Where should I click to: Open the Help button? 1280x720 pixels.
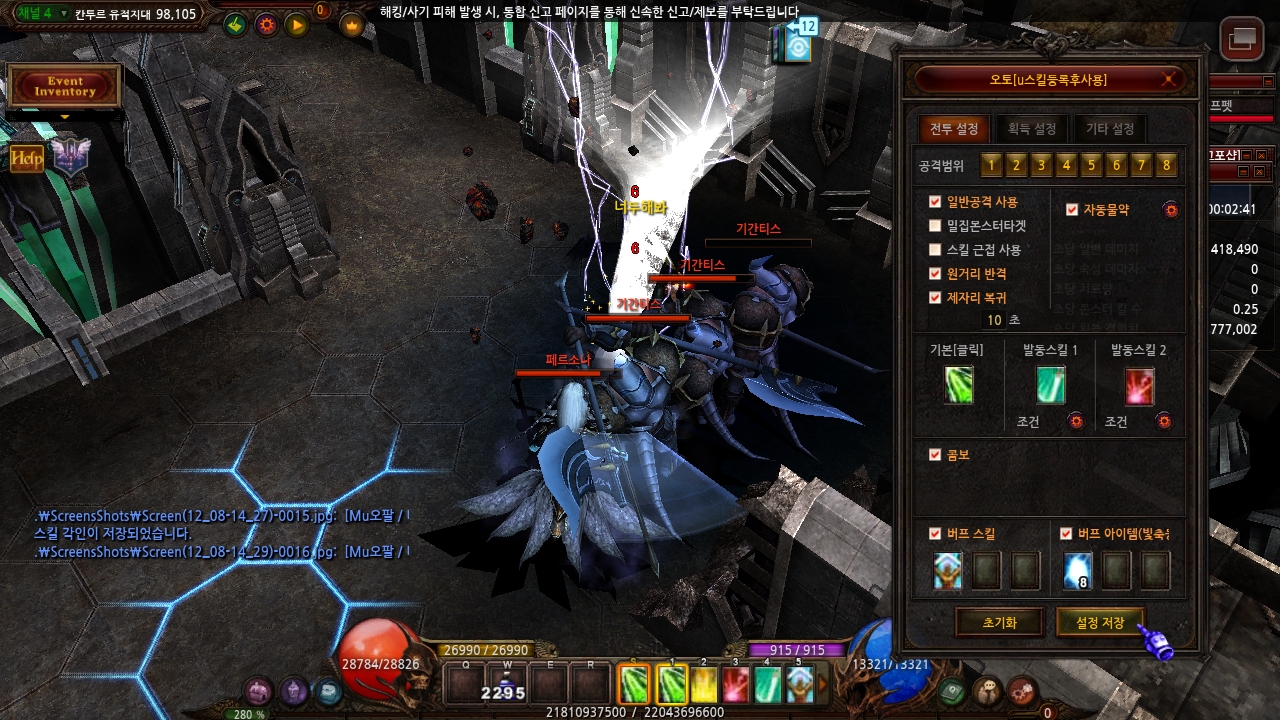coord(27,158)
